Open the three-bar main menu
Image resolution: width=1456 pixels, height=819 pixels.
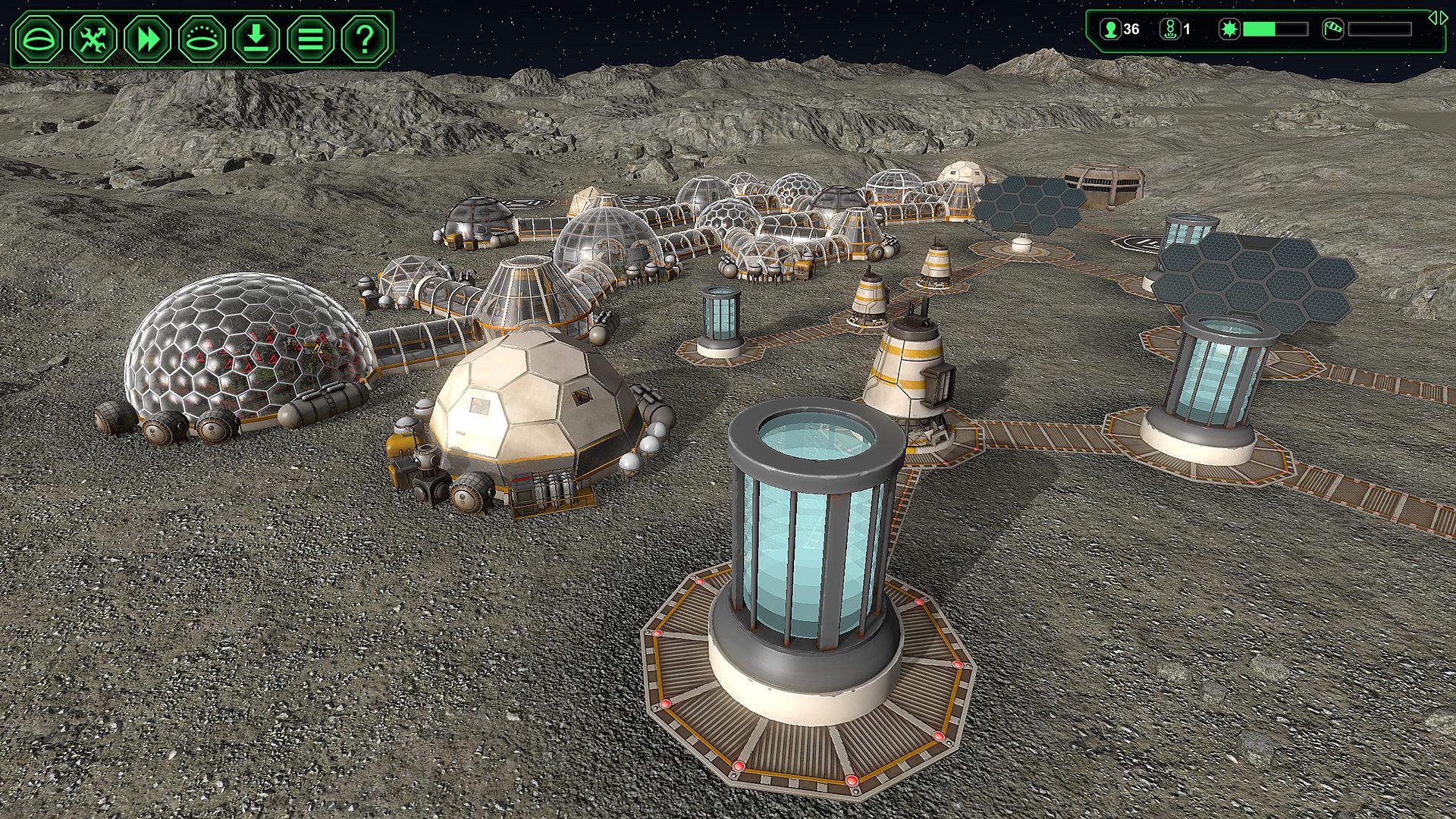pos(310,39)
